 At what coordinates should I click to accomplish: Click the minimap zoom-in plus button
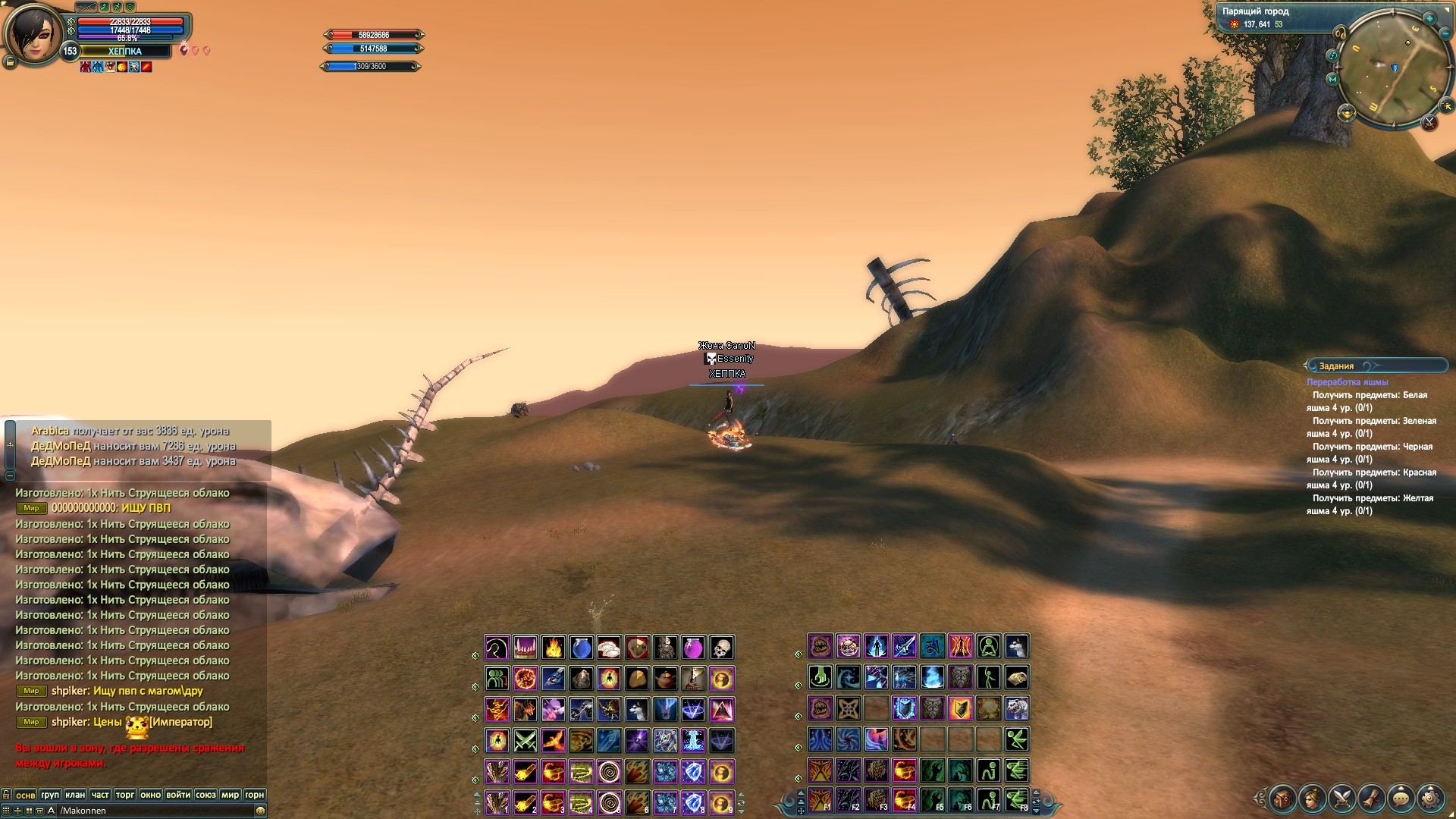click(1429, 18)
